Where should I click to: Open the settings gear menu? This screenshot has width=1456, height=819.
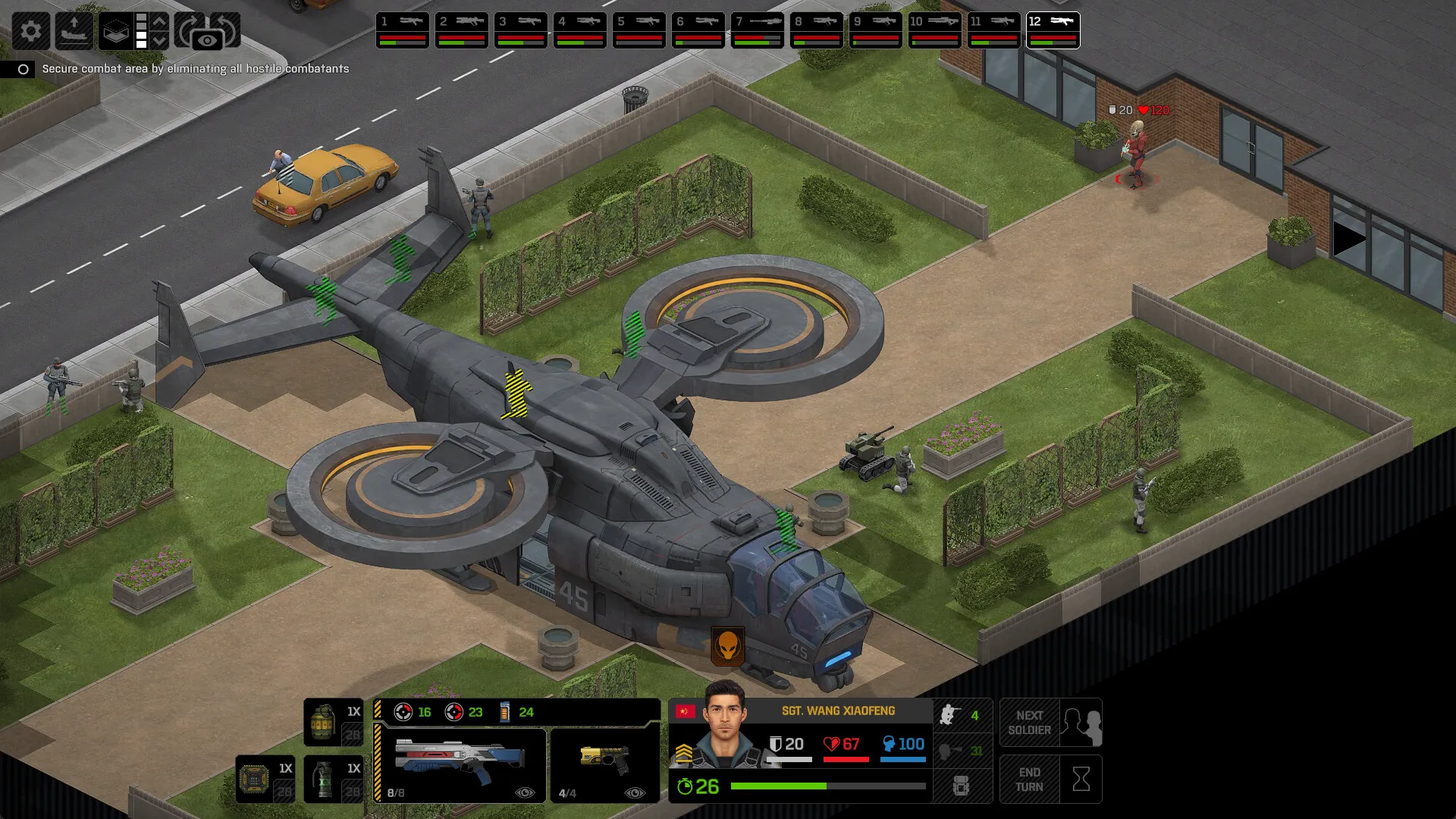coord(30,31)
